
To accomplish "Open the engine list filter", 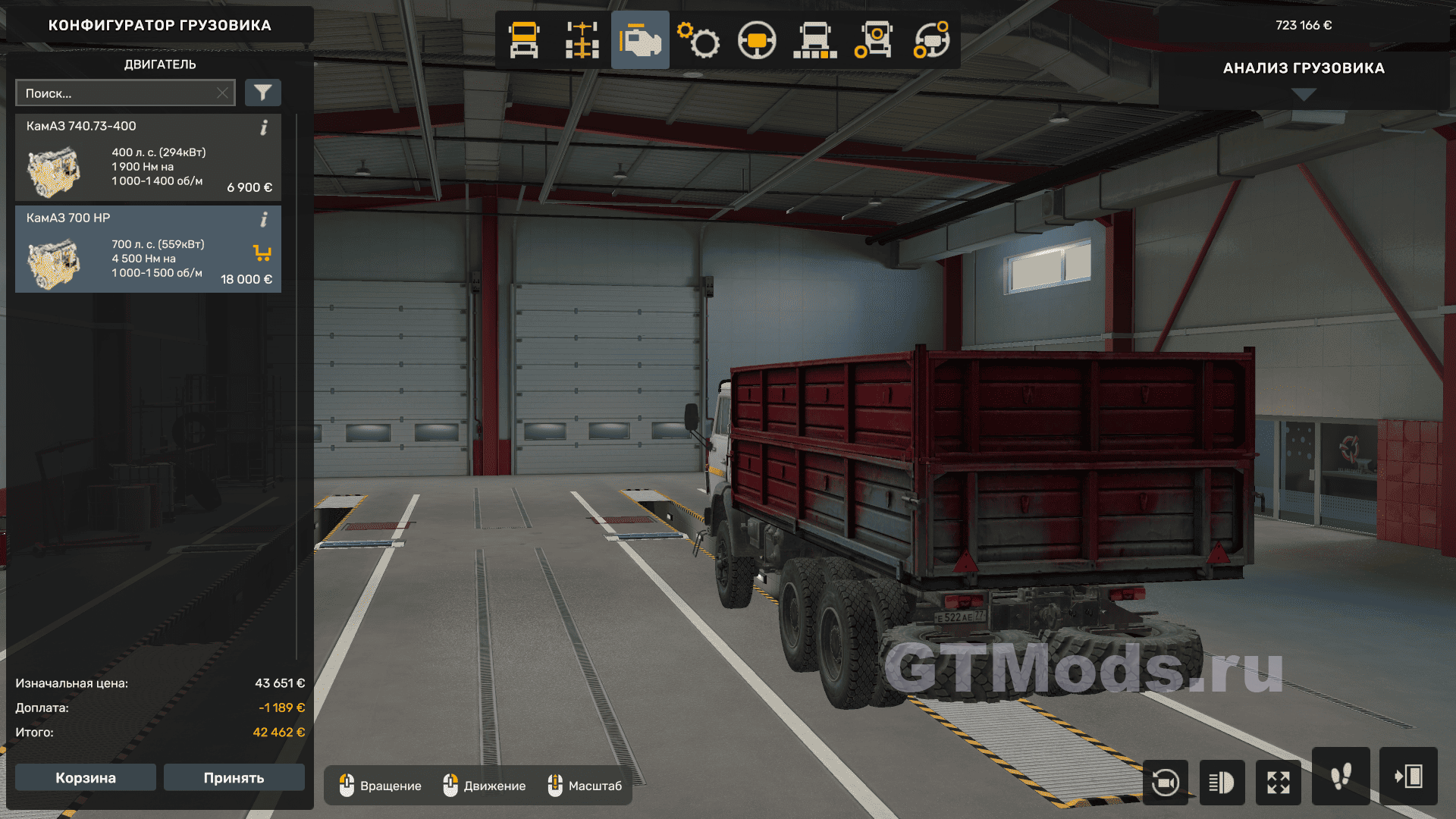I will pyautogui.click(x=262, y=93).
